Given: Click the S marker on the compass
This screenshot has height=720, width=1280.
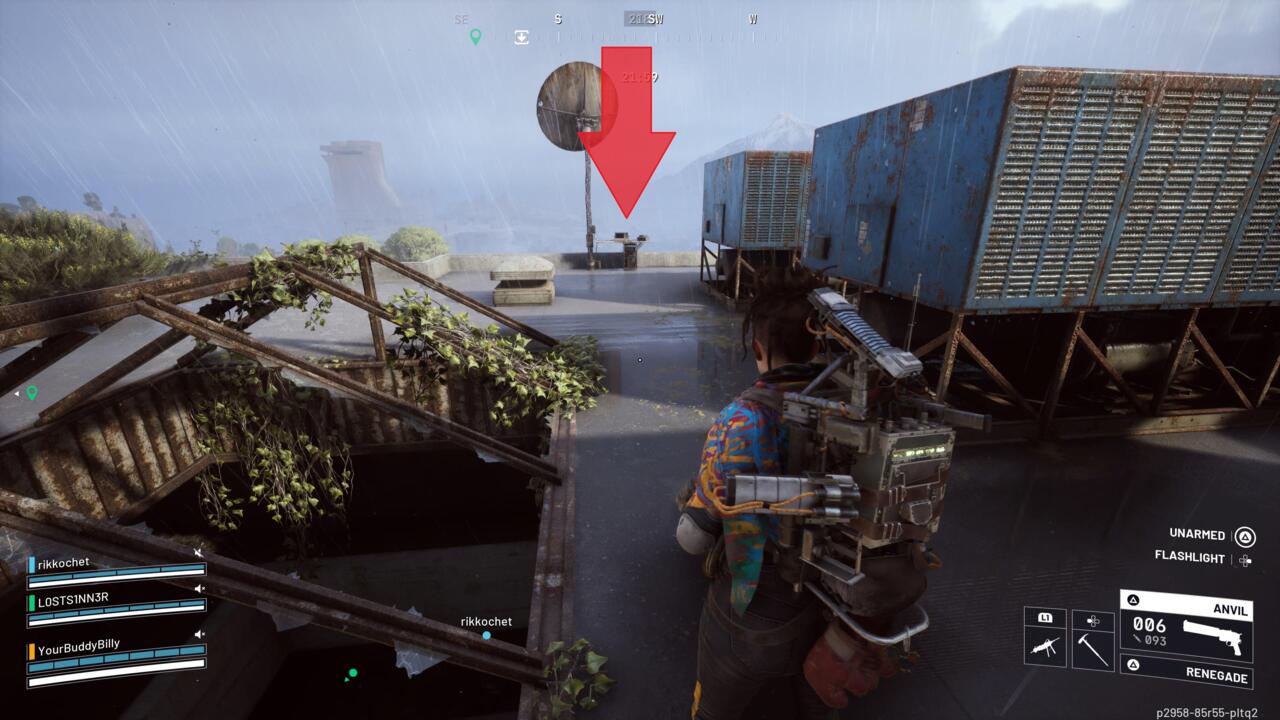Looking at the screenshot, I should point(558,19).
